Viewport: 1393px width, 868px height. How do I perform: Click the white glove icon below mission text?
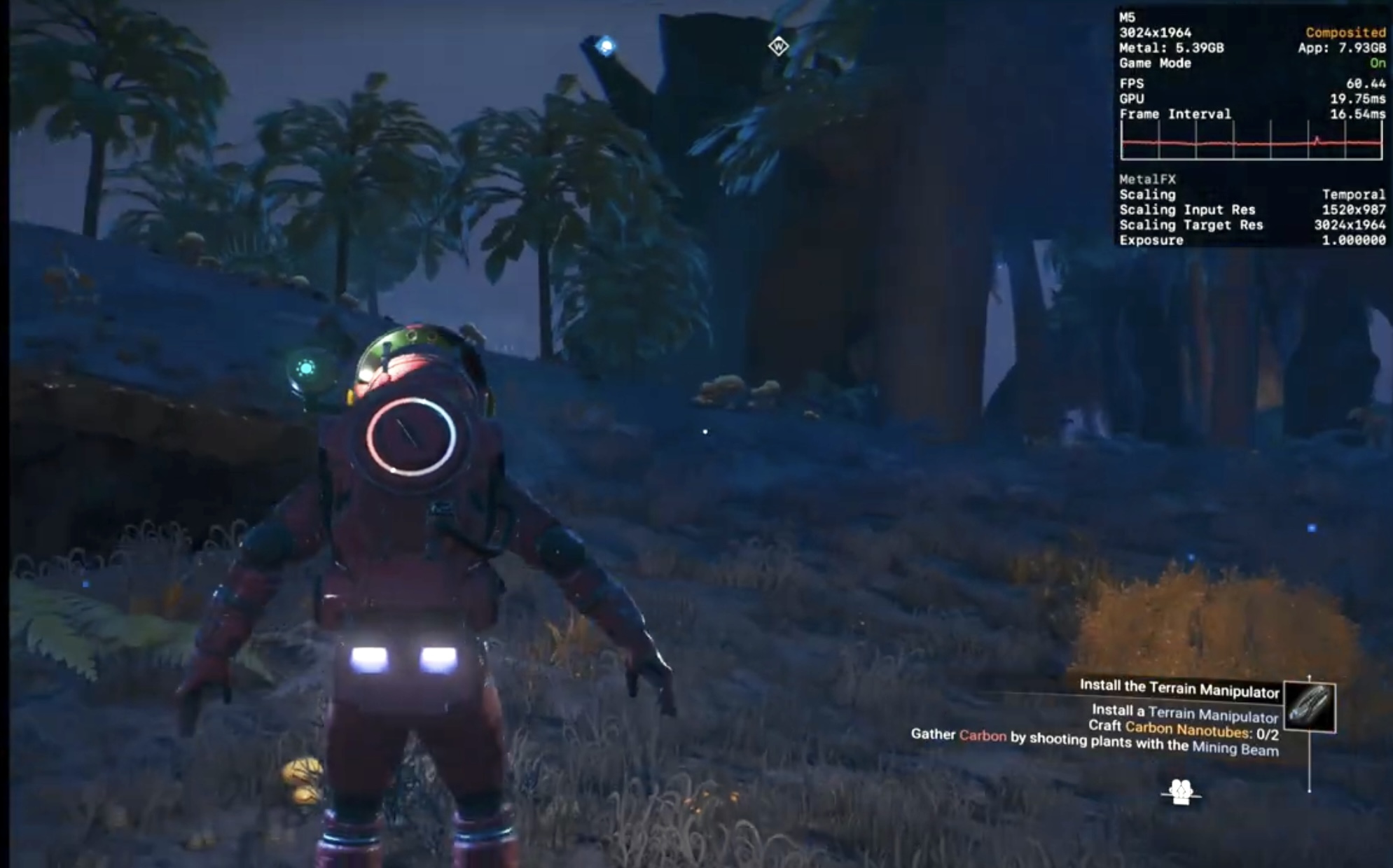click(1181, 792)
